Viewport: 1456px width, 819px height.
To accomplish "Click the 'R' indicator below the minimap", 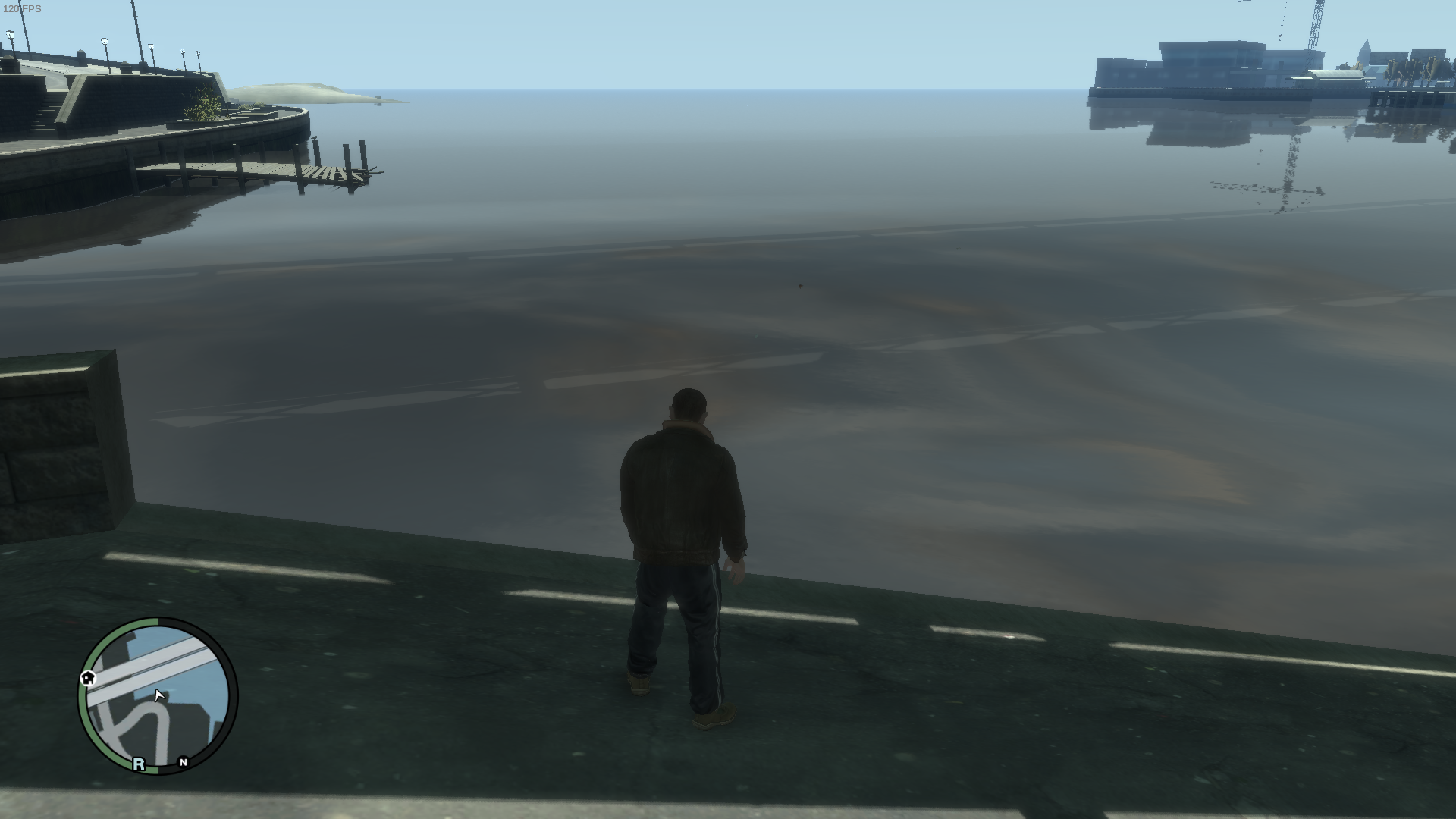I will (138, 764).
